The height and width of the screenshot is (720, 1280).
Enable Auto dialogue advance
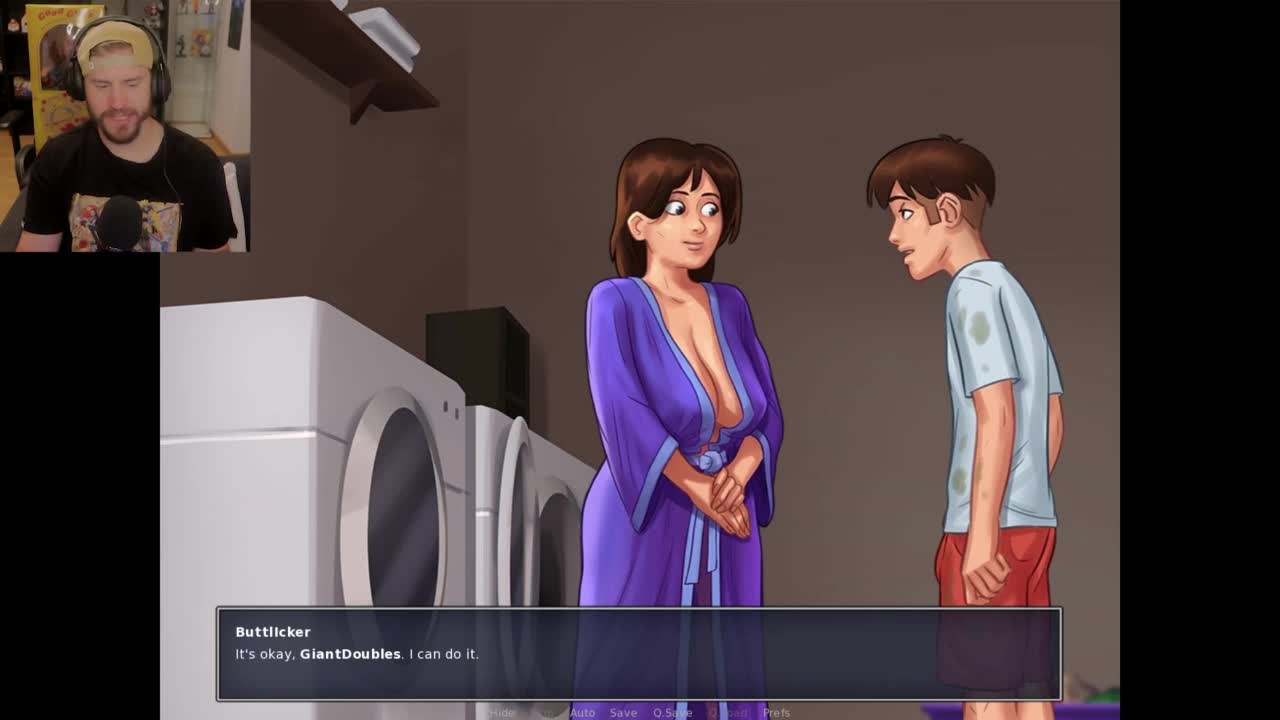tap(582, 713)
